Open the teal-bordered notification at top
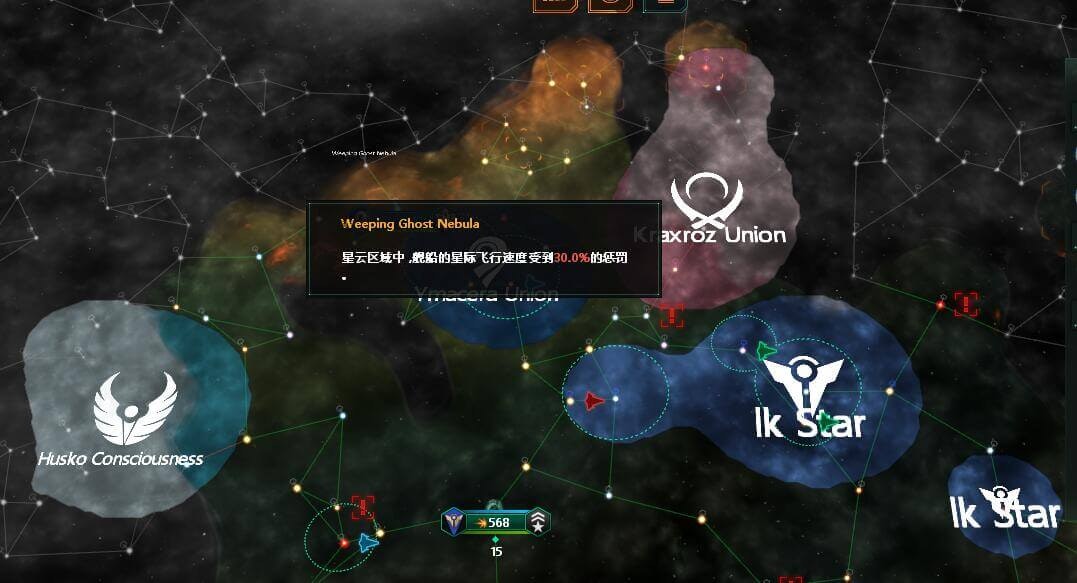Screen dimensions: 1077x583 [x=666, y=3]
